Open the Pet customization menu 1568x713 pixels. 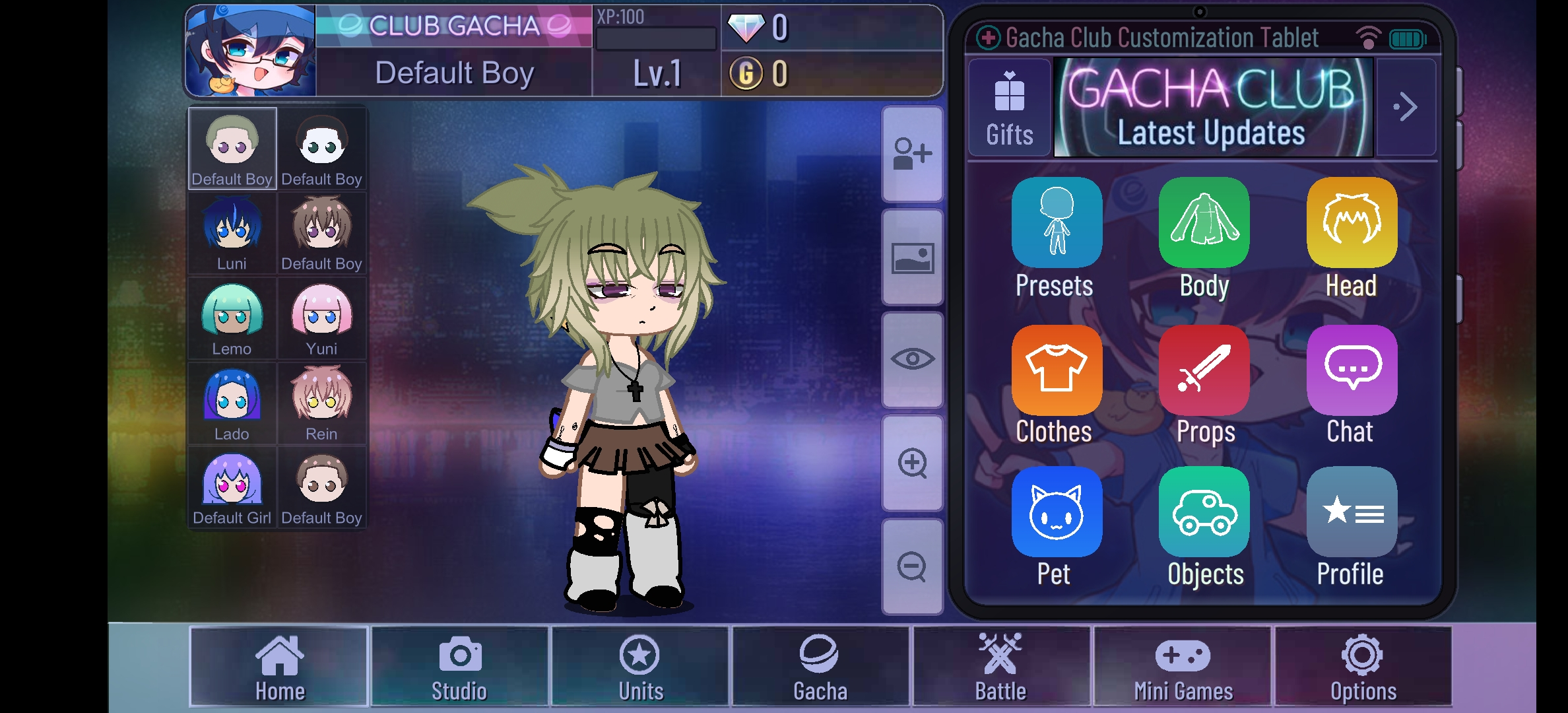1055,512
